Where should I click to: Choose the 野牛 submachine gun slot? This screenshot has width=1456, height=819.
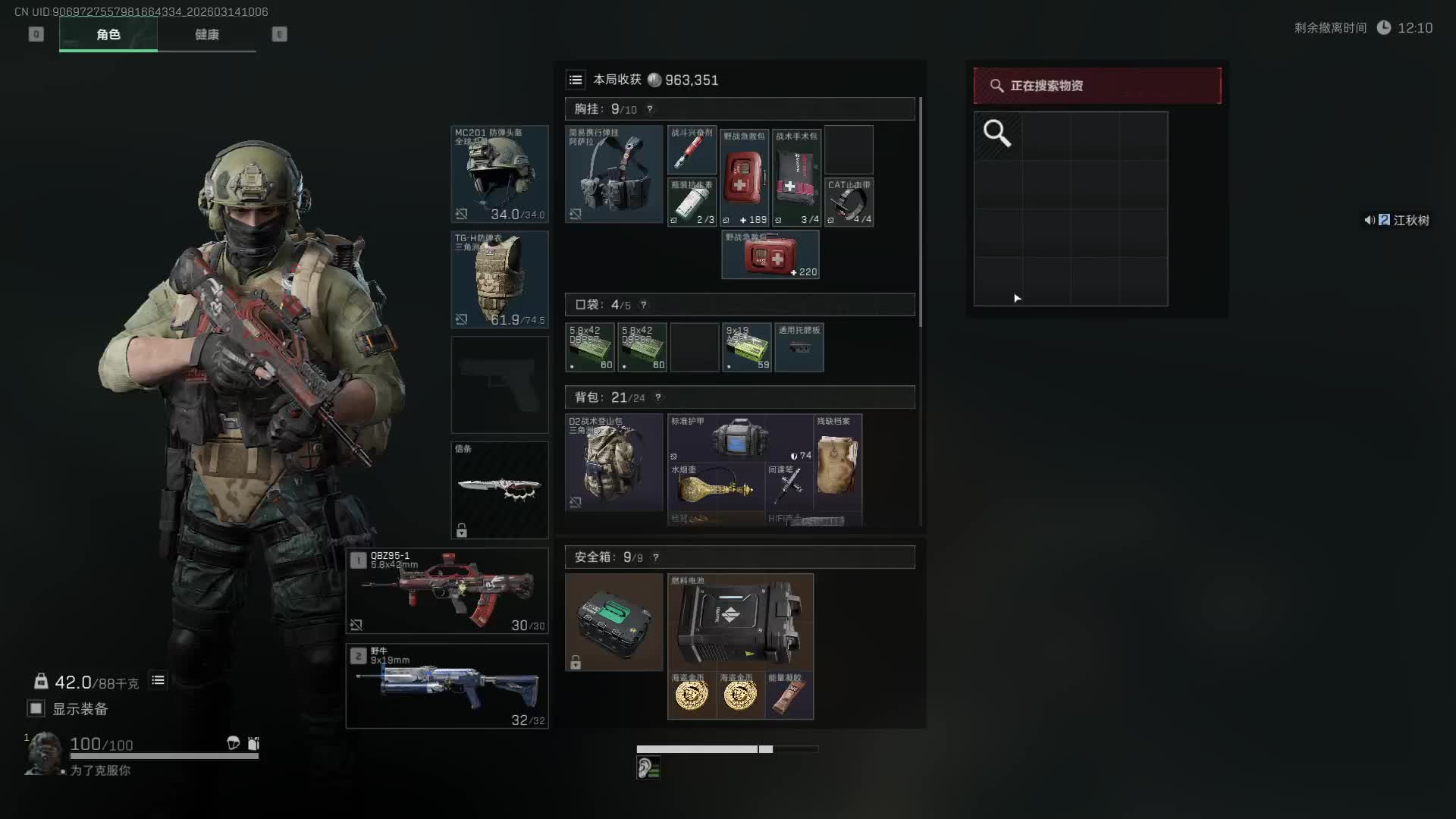(447, 686)
